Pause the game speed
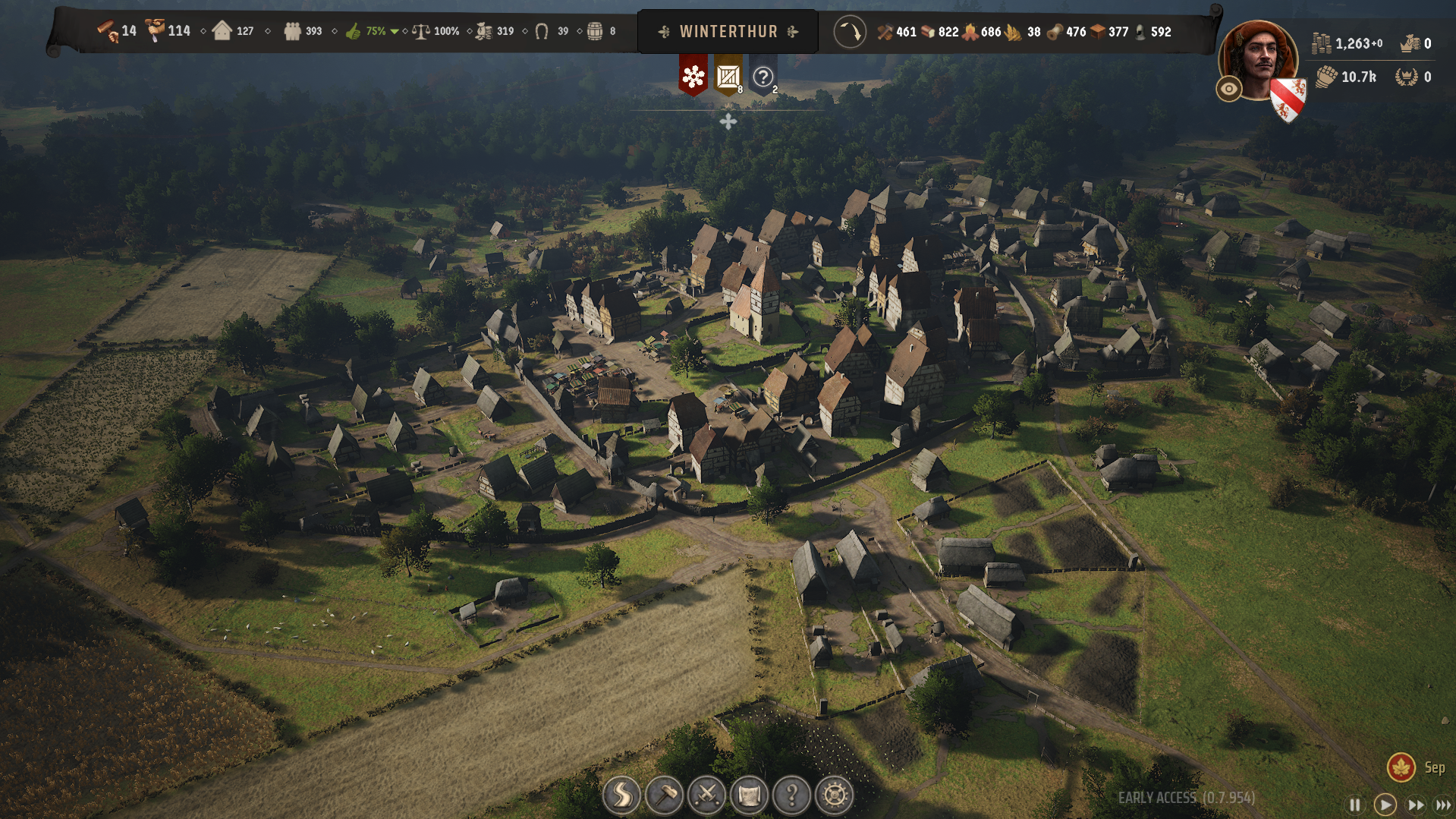Screen dimensions: 1456x819 coord(1355,805)
